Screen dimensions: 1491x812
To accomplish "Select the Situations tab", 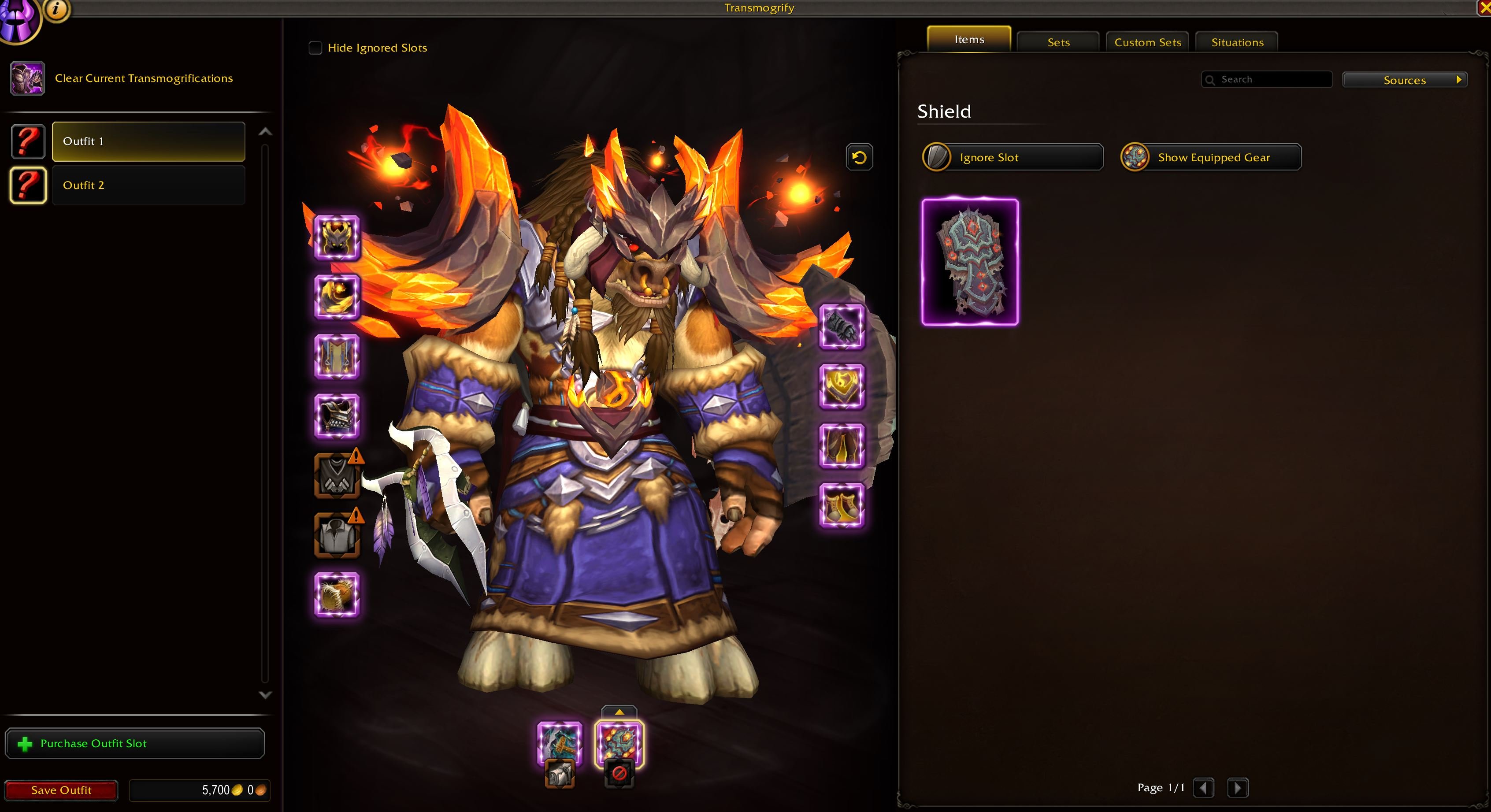I will 1237,42.
